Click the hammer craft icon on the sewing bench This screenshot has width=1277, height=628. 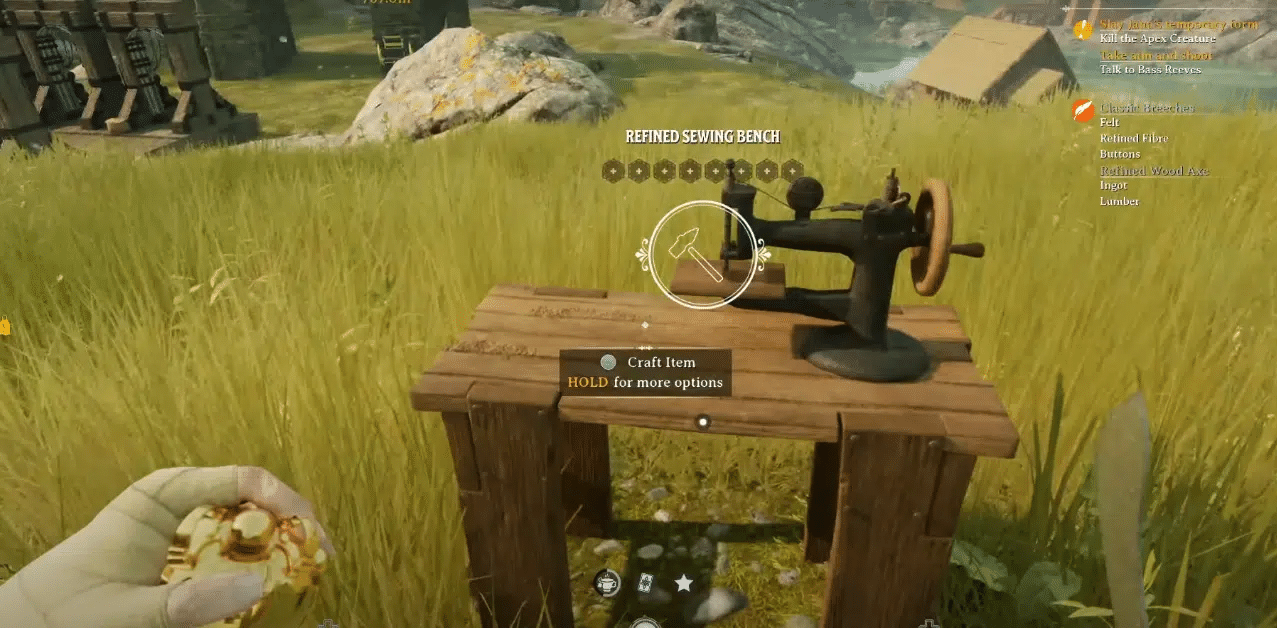point(702,255)
